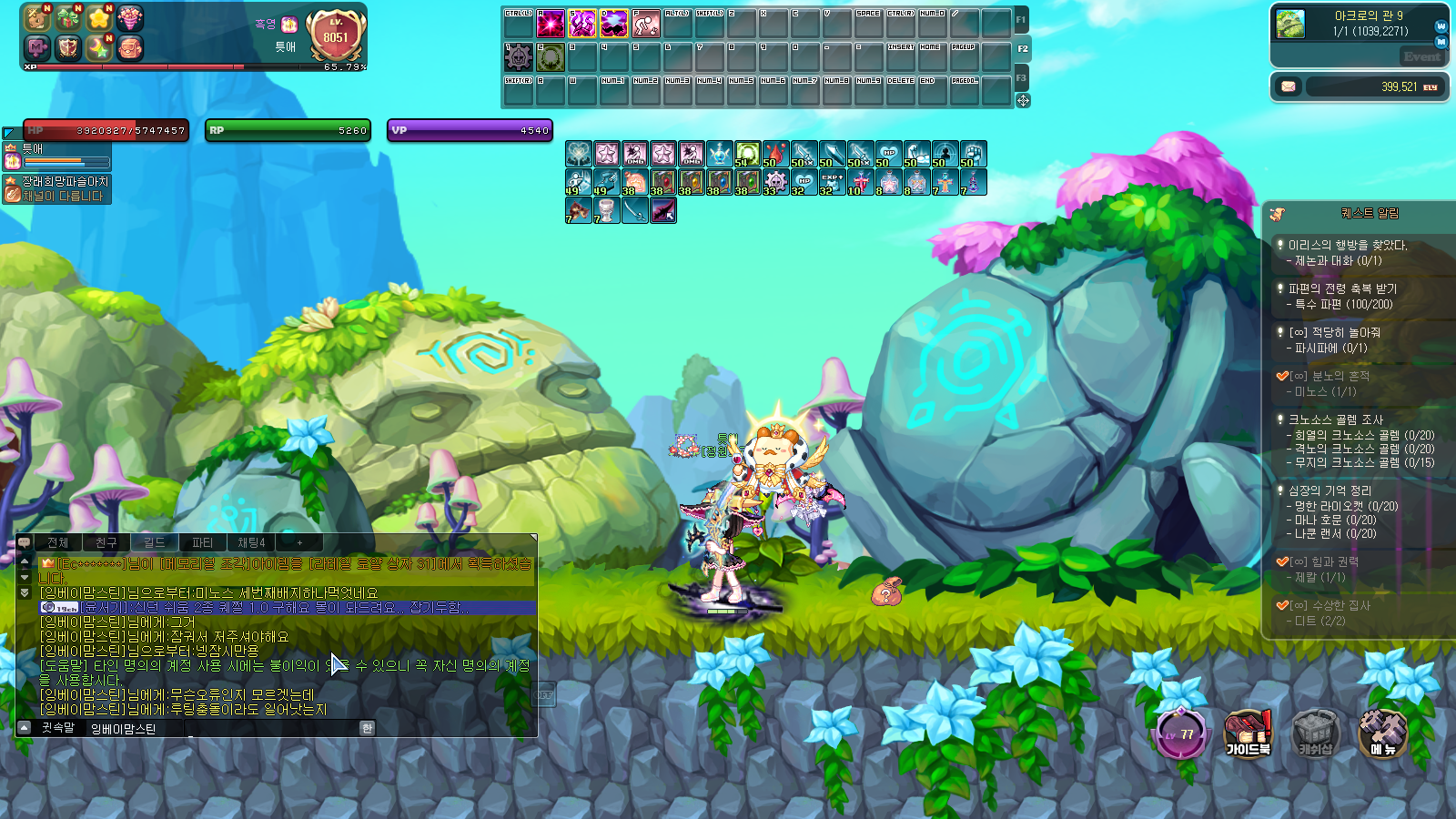Select the 심장의 기억 정리 quest entry
The height and width of the screenshot is (819, 1456).
pyautogui.click(x=1330, y=490)
